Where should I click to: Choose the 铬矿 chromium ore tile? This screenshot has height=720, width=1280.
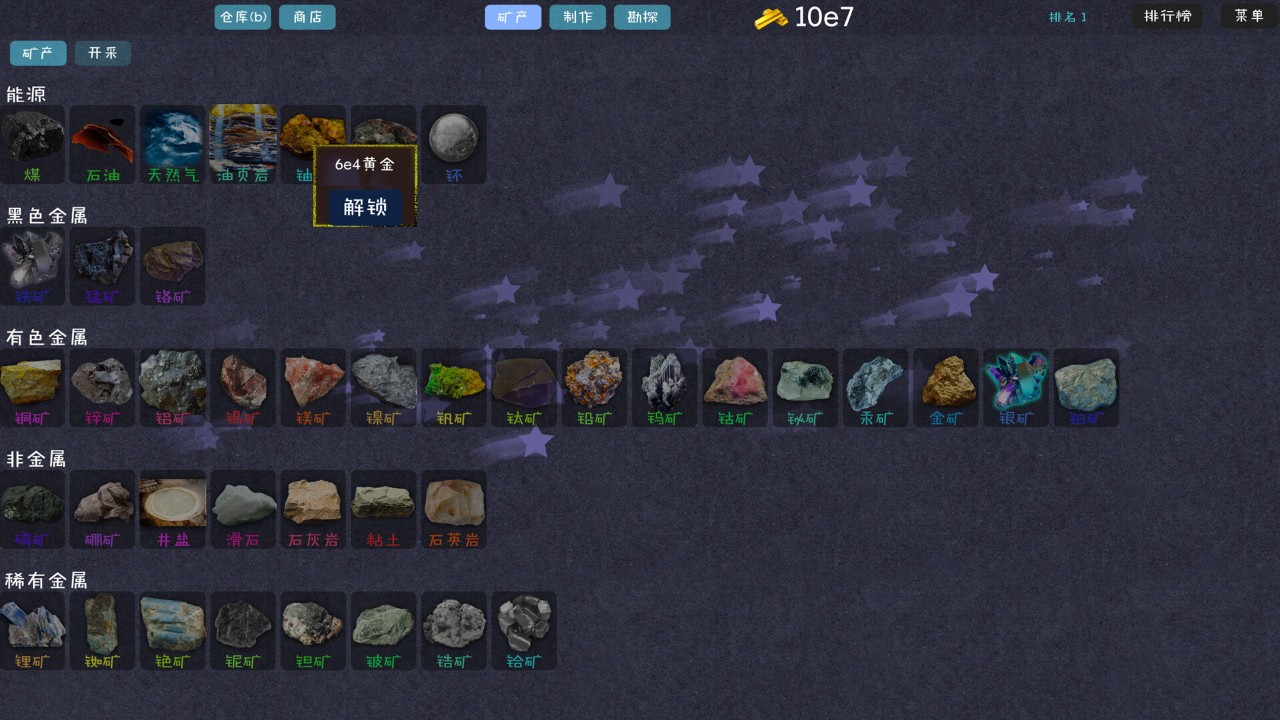click(x=173, y=266)
